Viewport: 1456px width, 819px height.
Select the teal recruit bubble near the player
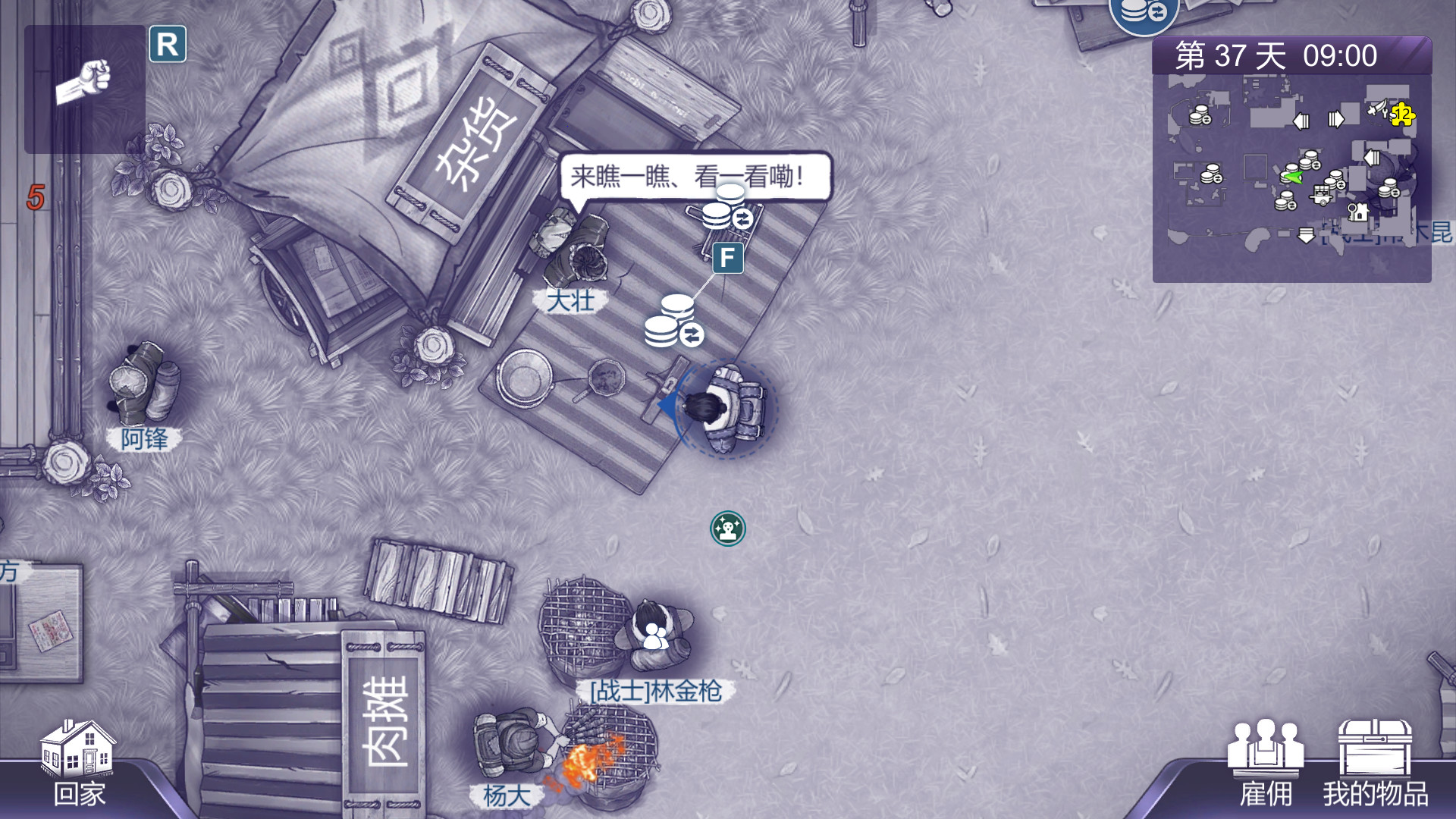(726, 529)
